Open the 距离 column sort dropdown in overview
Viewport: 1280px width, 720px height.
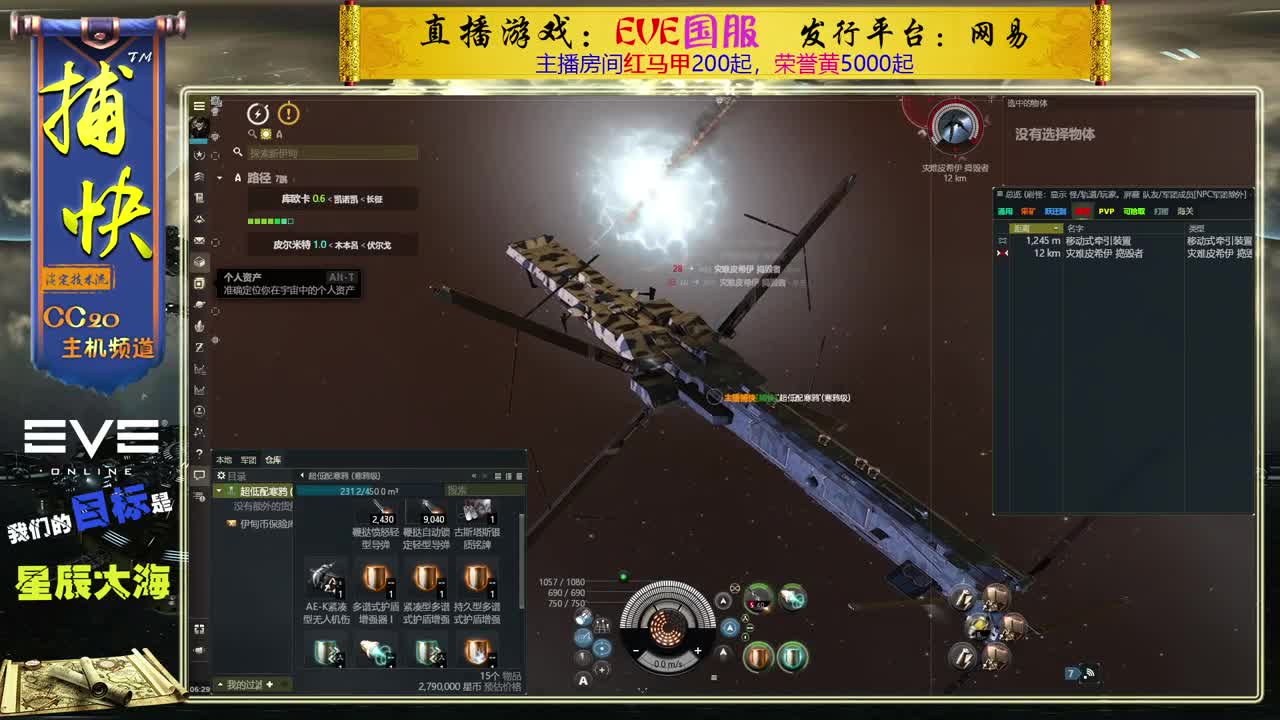tap(1056, 226)
